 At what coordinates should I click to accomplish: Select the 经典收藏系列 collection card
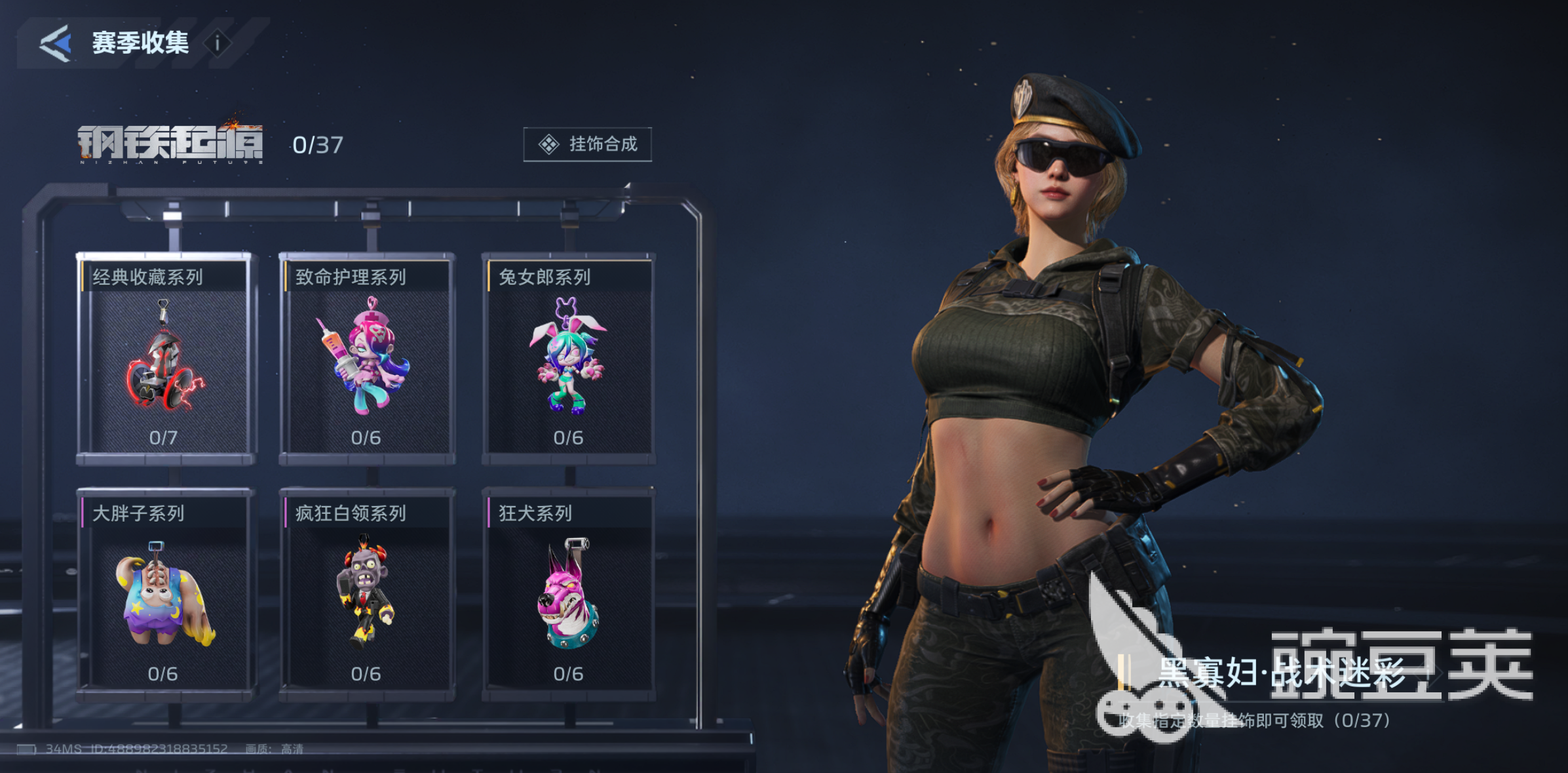point(164,357)
